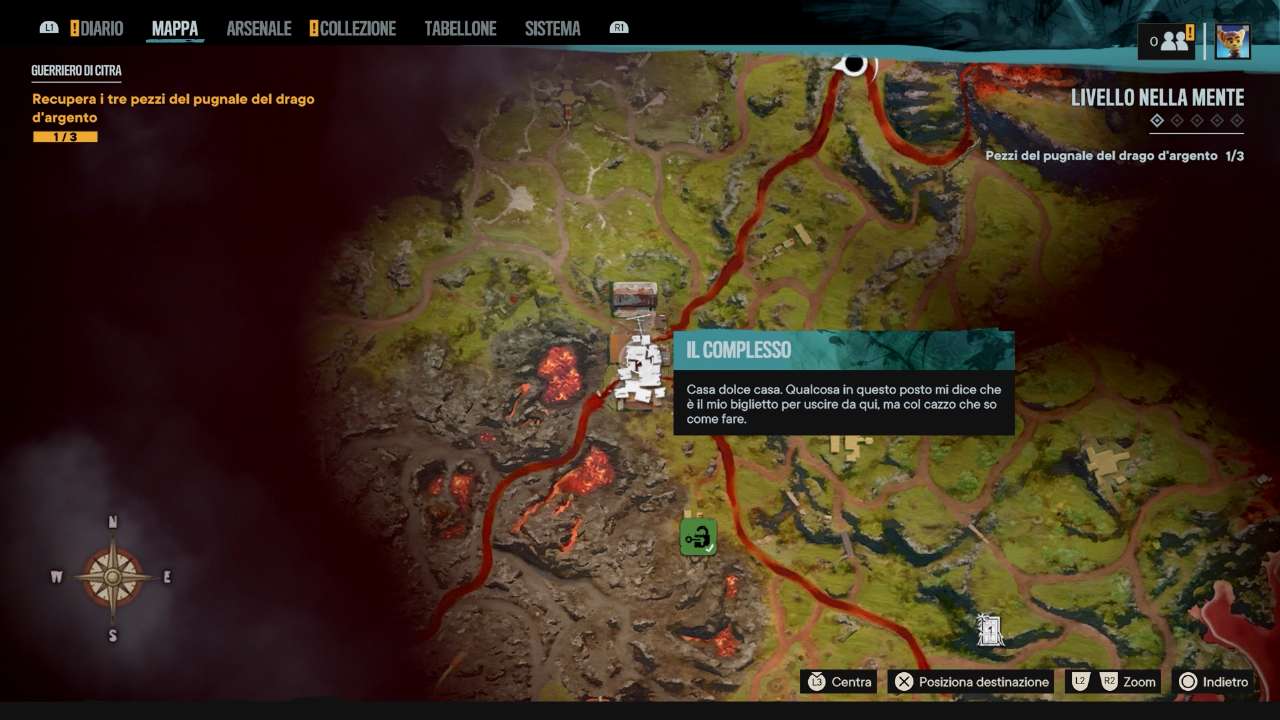Click the Il Complesso location marker
1280x720 pixels.
640,372
